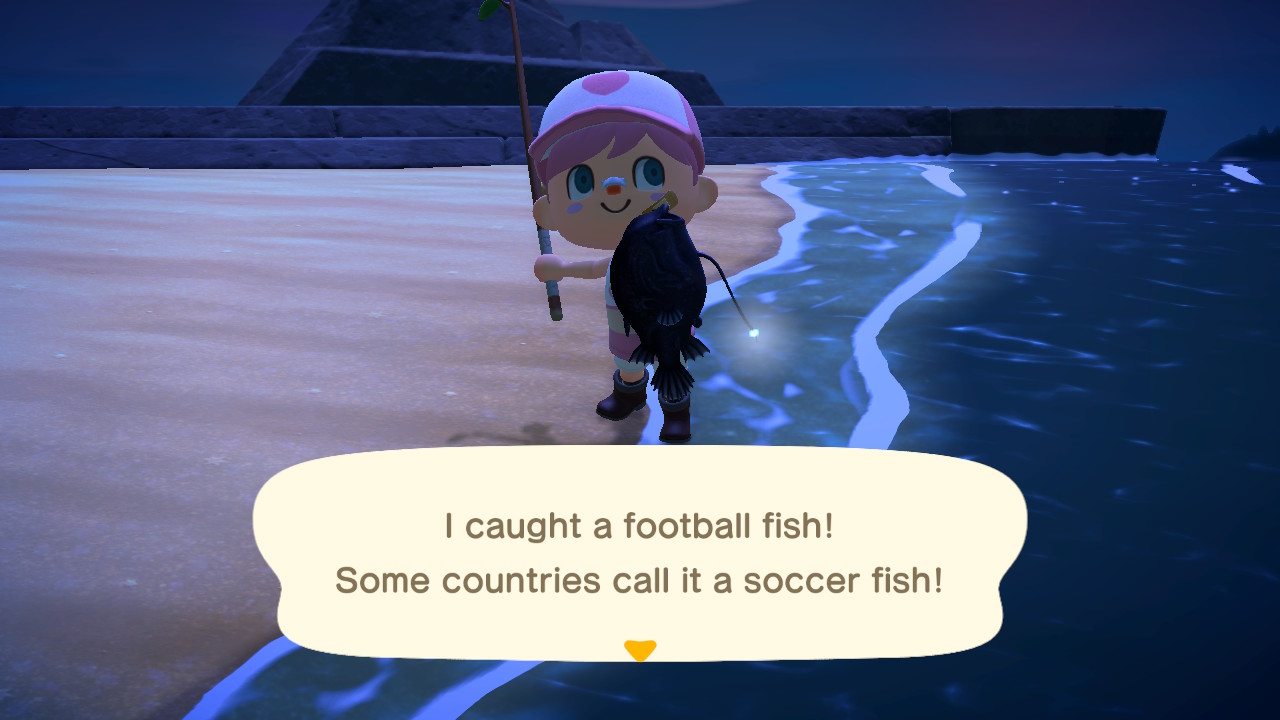Select the text 'I caught a football fish!'
Viewport: 1280px width, 720px height.
[x=638, y=524]
